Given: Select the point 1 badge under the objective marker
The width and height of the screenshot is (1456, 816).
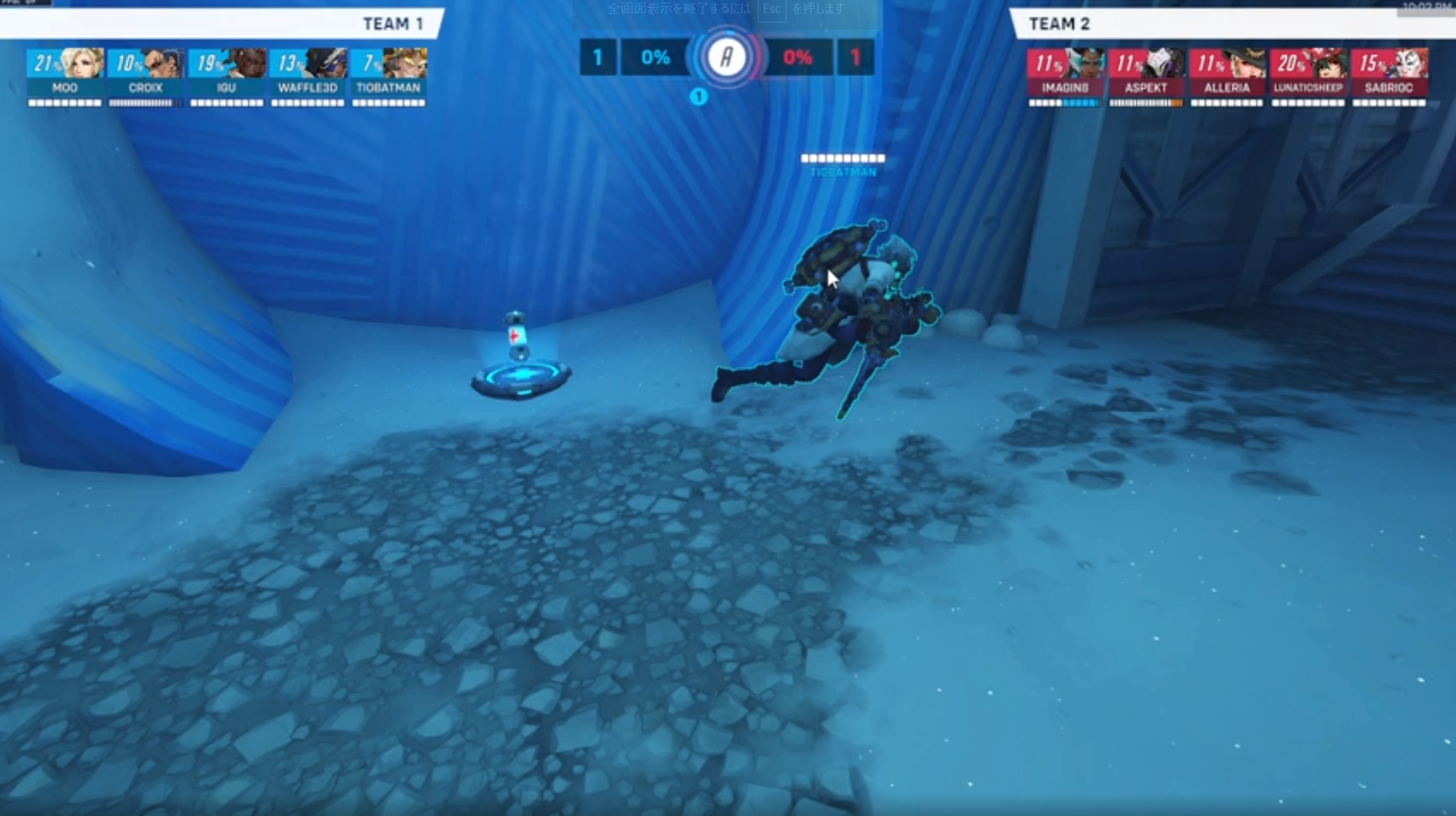Looking at the screenshot, I should click(x=698, y=98).
